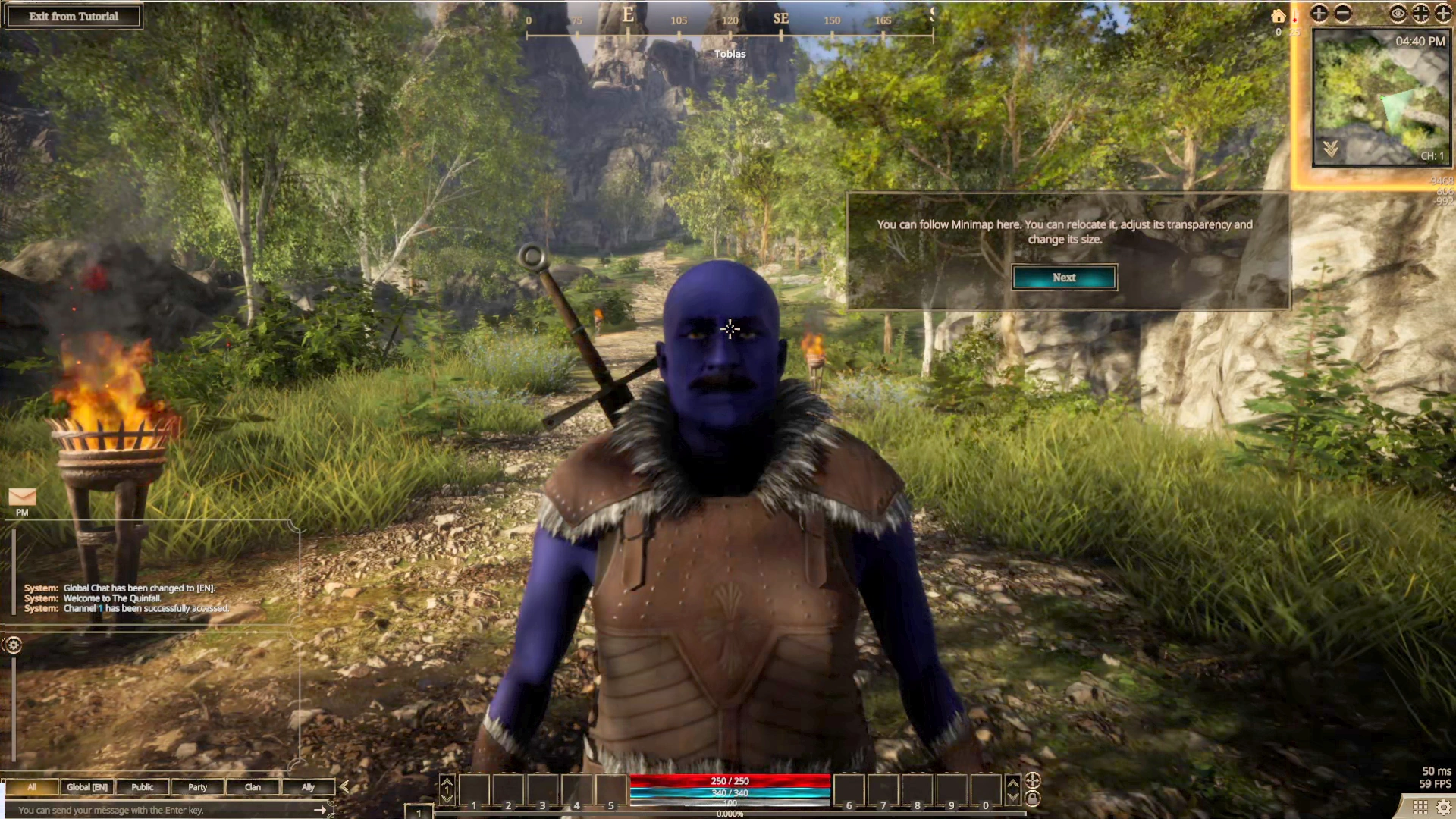This screenshot has width=1456, height=819.
Task: Click the minimap resize corners icon
Action: 1420,14
